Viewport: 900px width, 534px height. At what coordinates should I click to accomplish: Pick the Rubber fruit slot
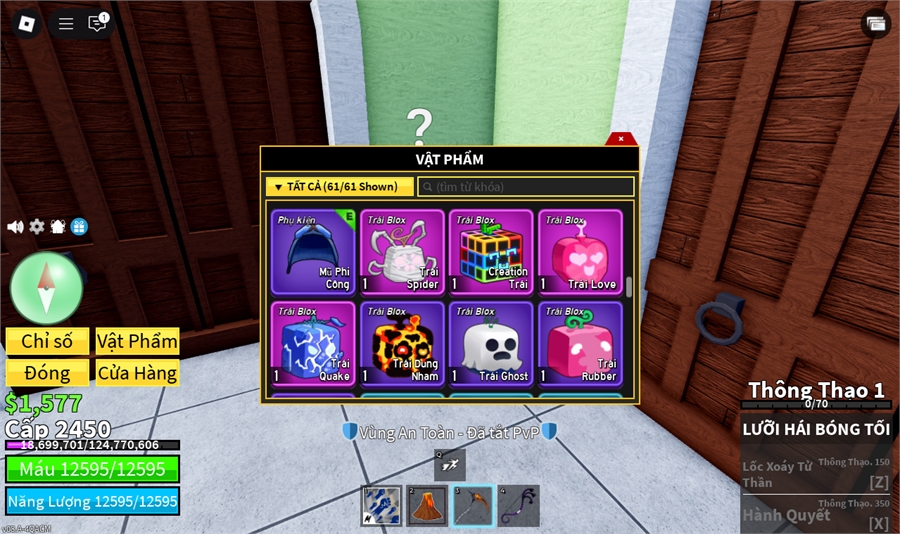(x=580, y=343)
